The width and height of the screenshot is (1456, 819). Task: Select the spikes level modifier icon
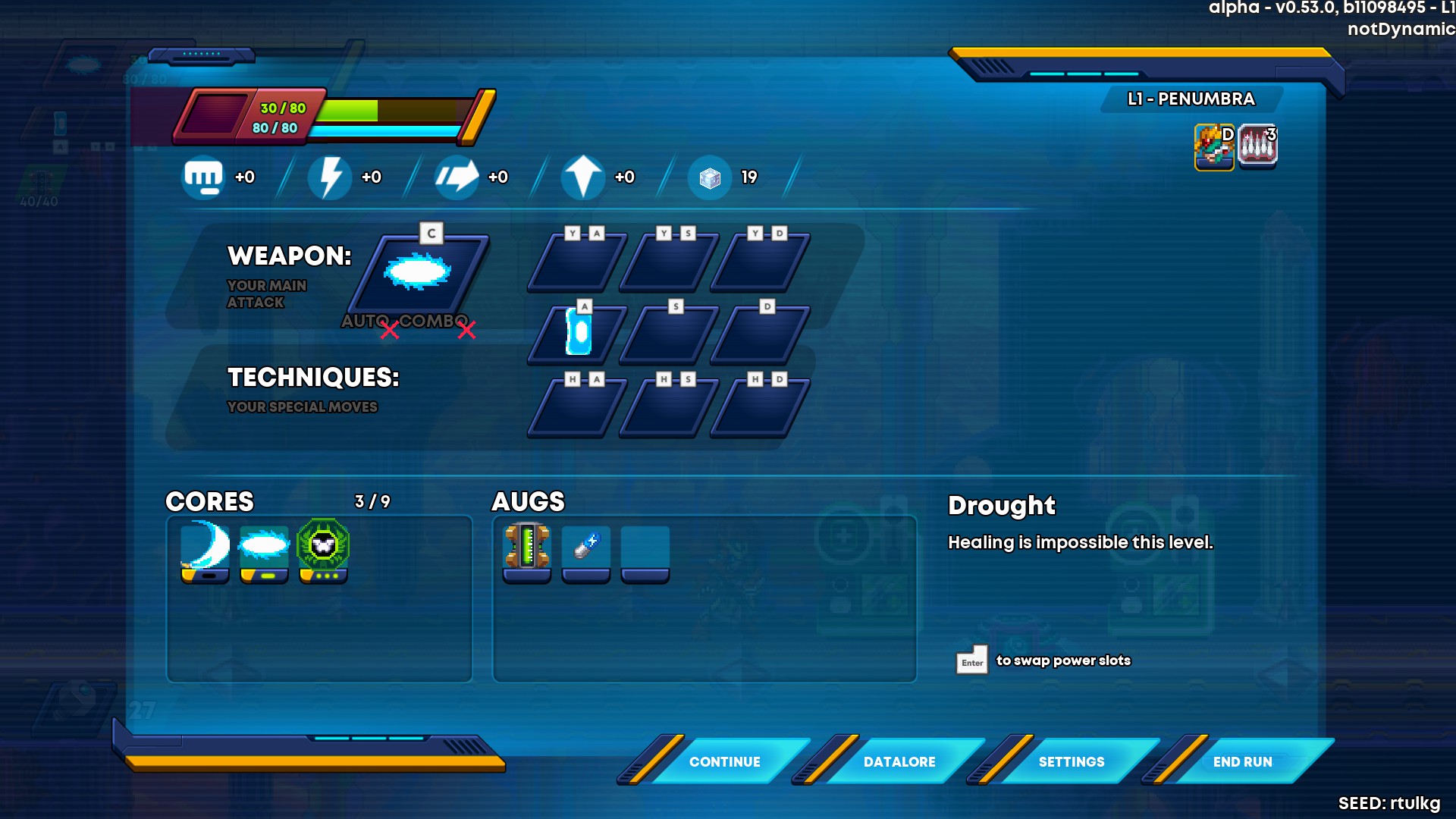pos(1257,146)
